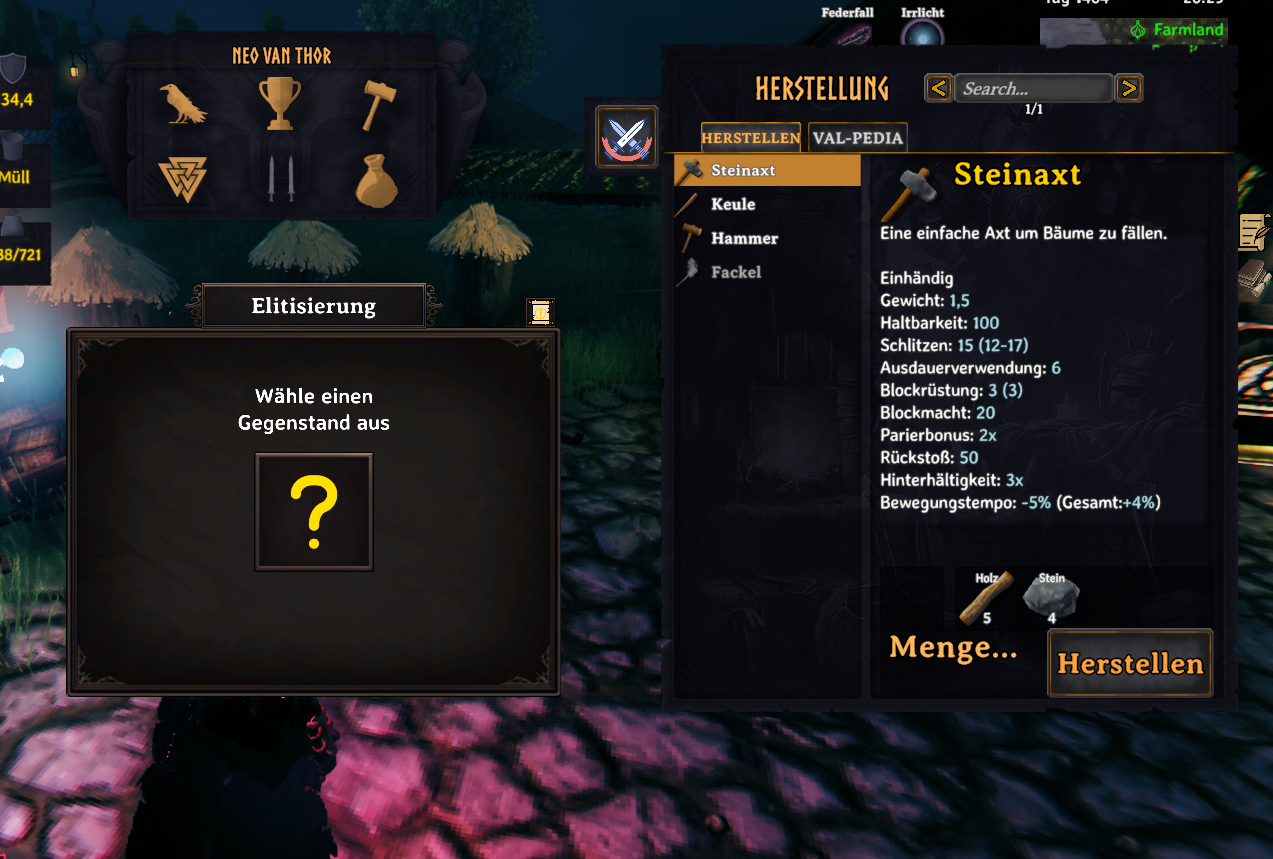
Task: Choose Steinaxt in the recipe list
Action: click(767, 170)
